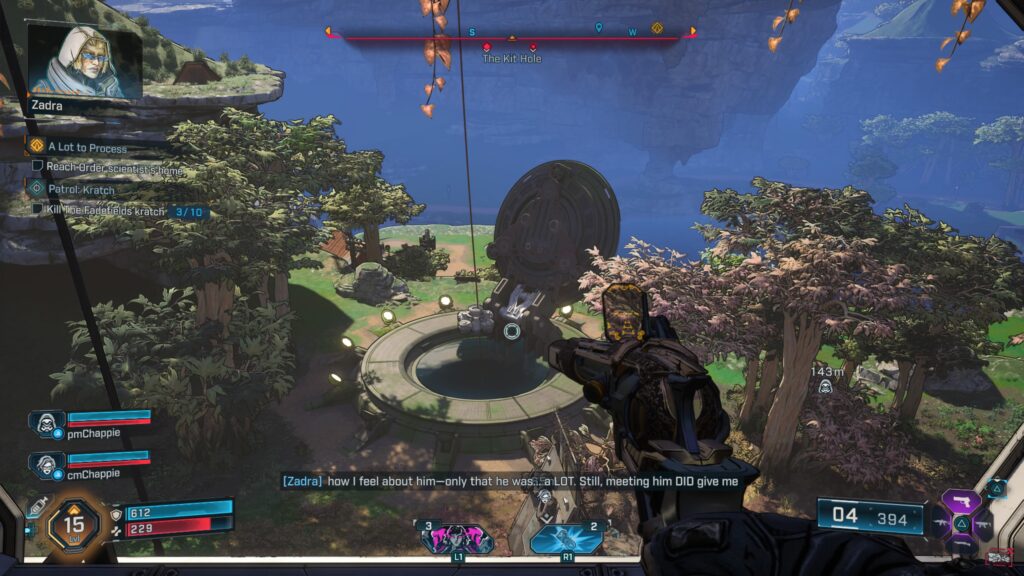Click teammate pmChappie's portrait icon
This screenshot has height=576, width=1024.
47,421
